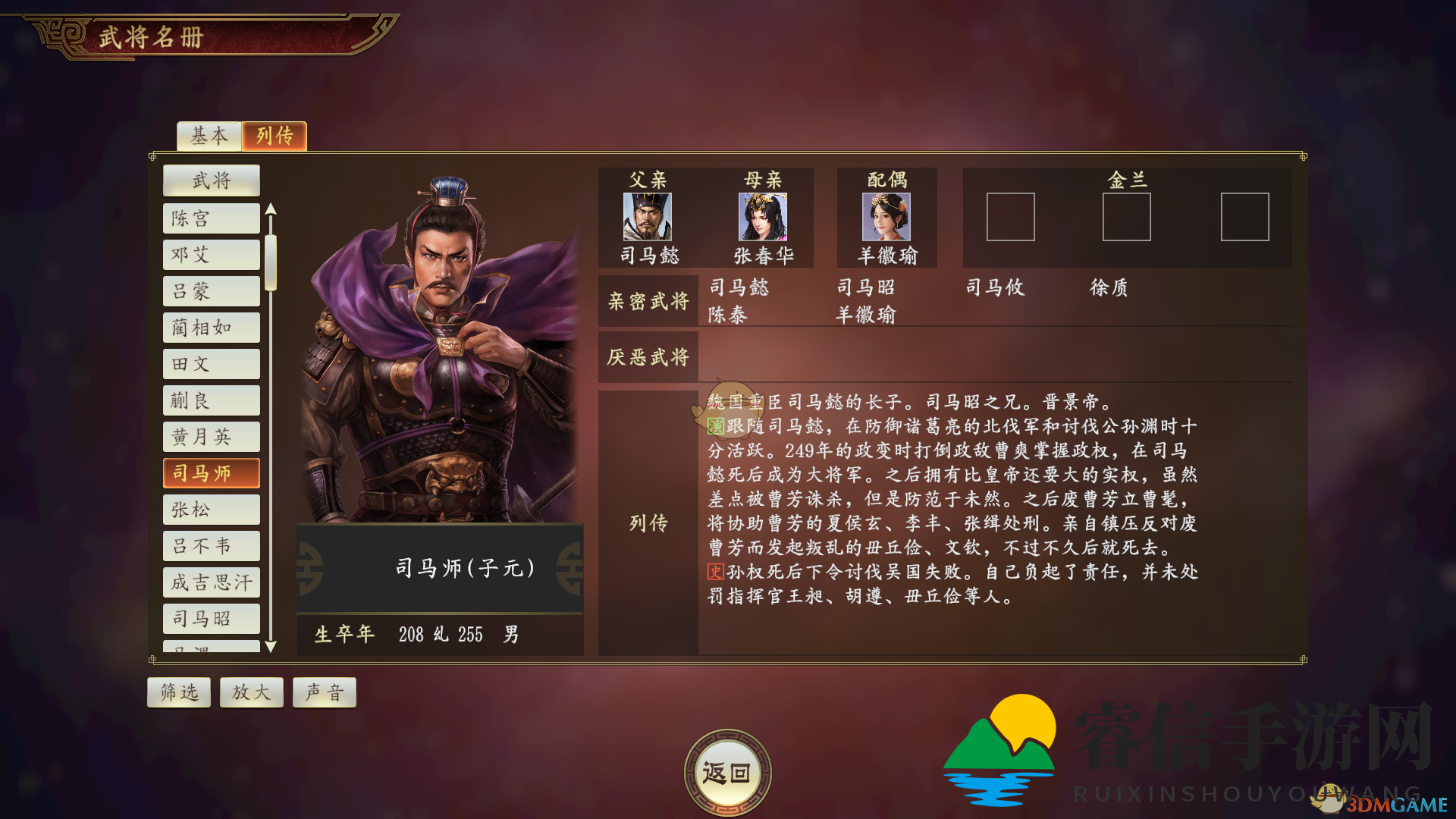This screenshot has width=1456, height=819.
Task: Click the first empty 金兰 slot
Action: point(1011,218)
